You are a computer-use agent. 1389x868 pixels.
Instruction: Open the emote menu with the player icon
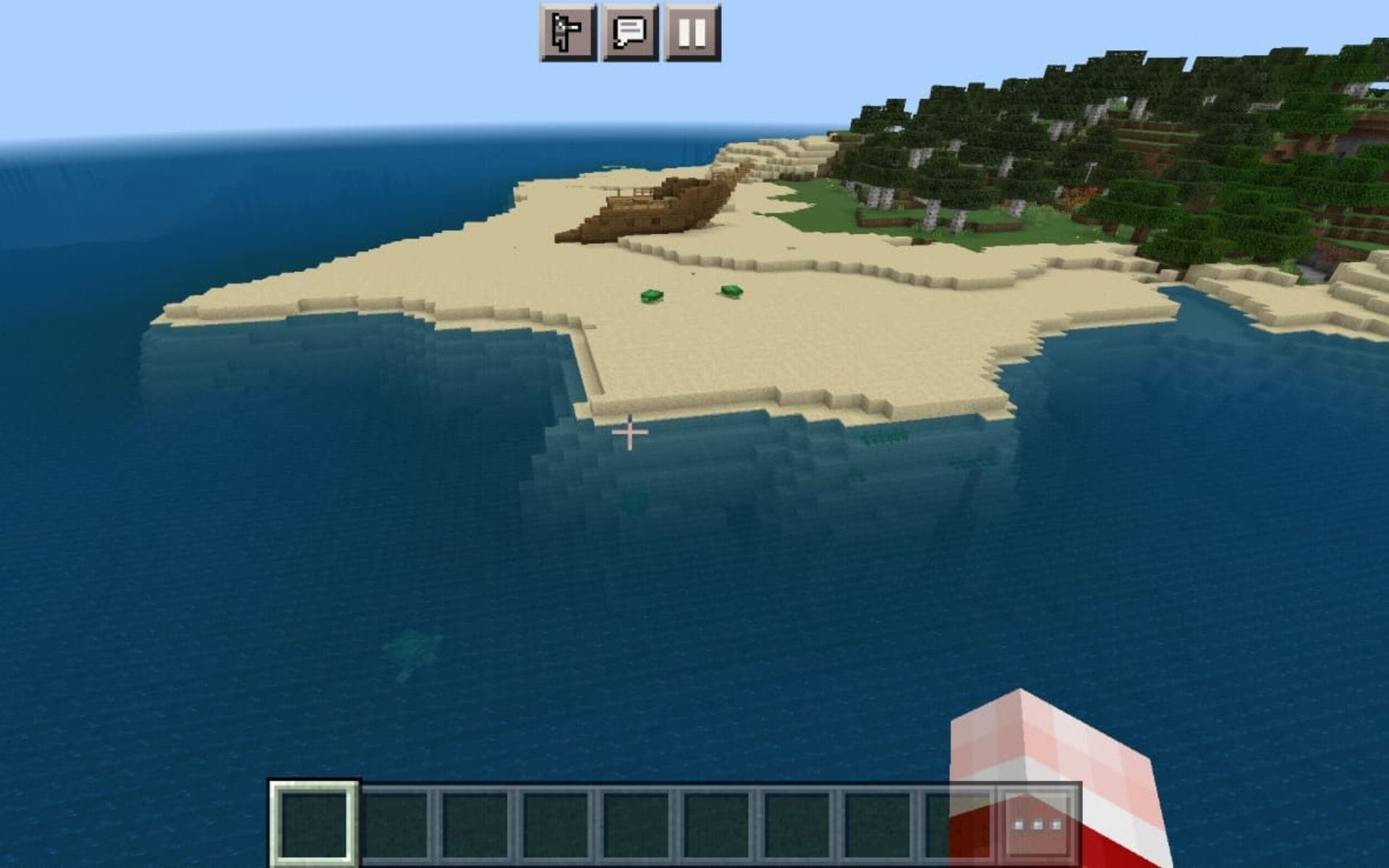click(x=566, y=31)
